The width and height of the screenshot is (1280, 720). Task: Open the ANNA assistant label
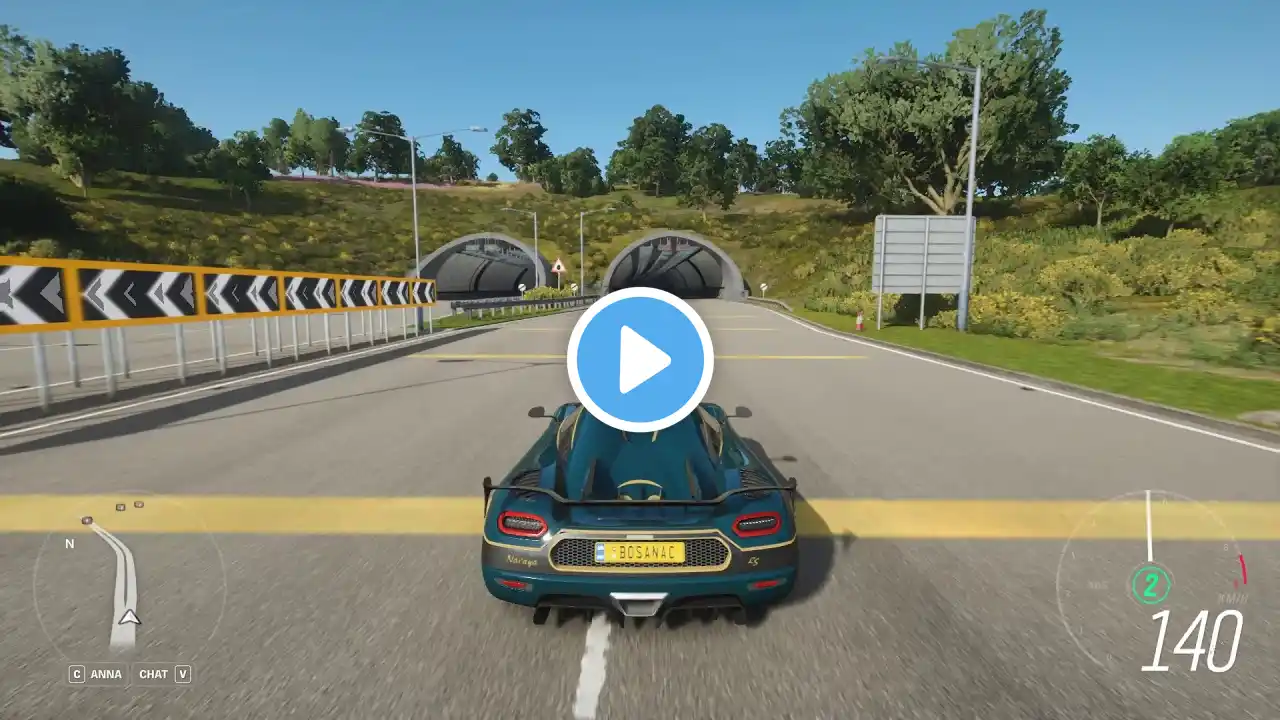coord(106,674)
